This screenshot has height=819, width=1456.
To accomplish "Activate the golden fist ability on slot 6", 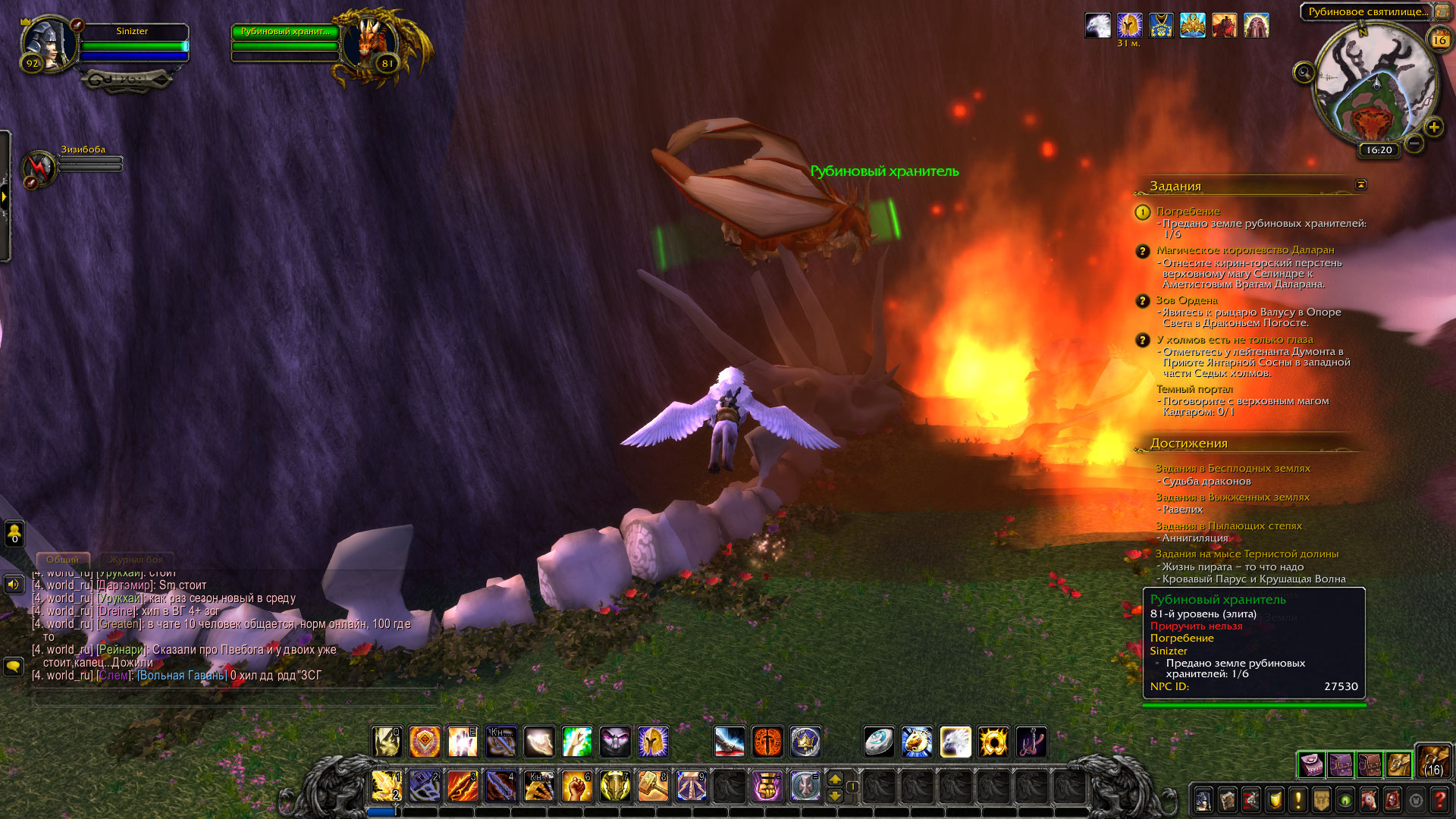I will [576, 786].
